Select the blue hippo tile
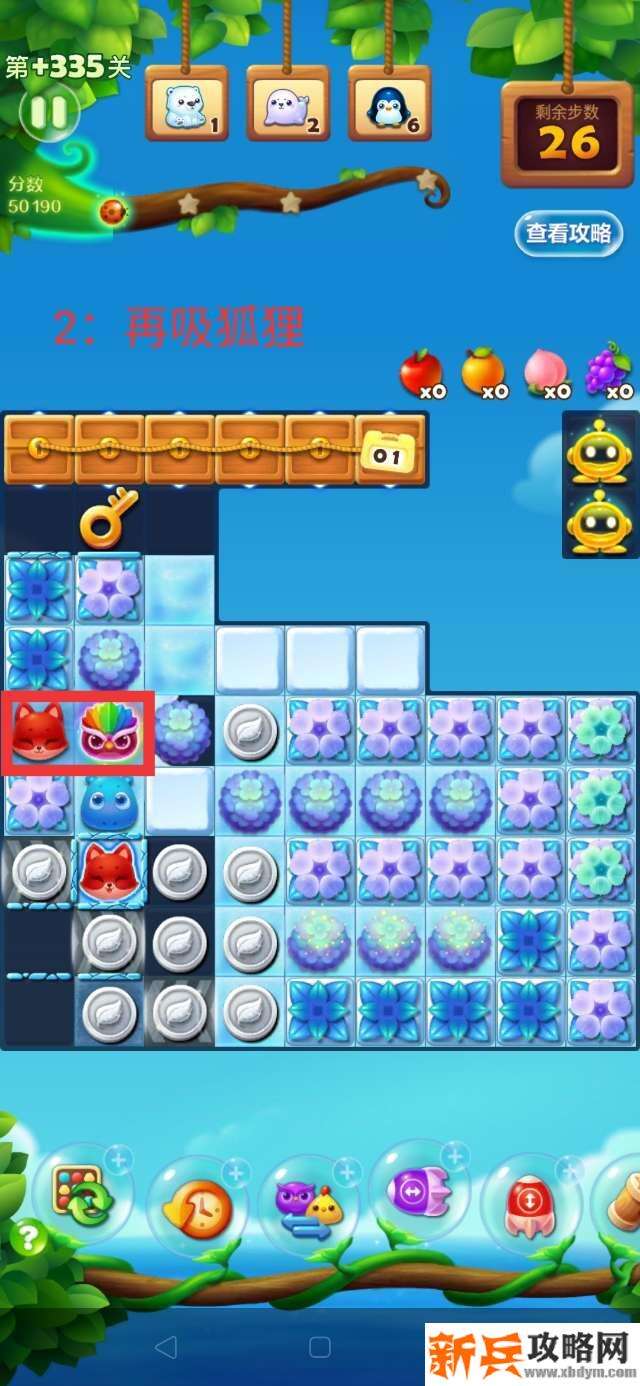 pyautogui.click(x=109, y=800)
